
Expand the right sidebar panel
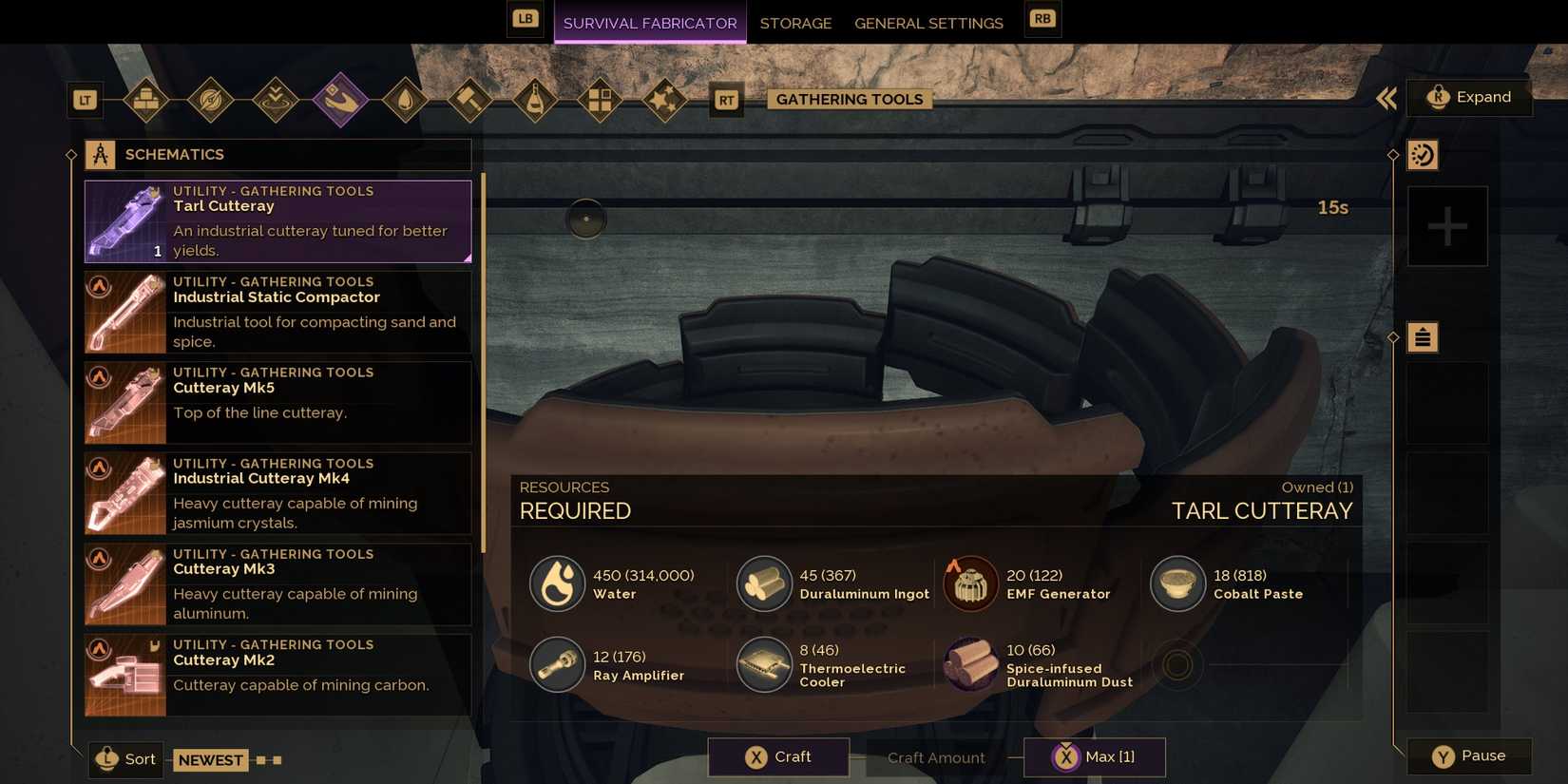(x=1469, y=97)
